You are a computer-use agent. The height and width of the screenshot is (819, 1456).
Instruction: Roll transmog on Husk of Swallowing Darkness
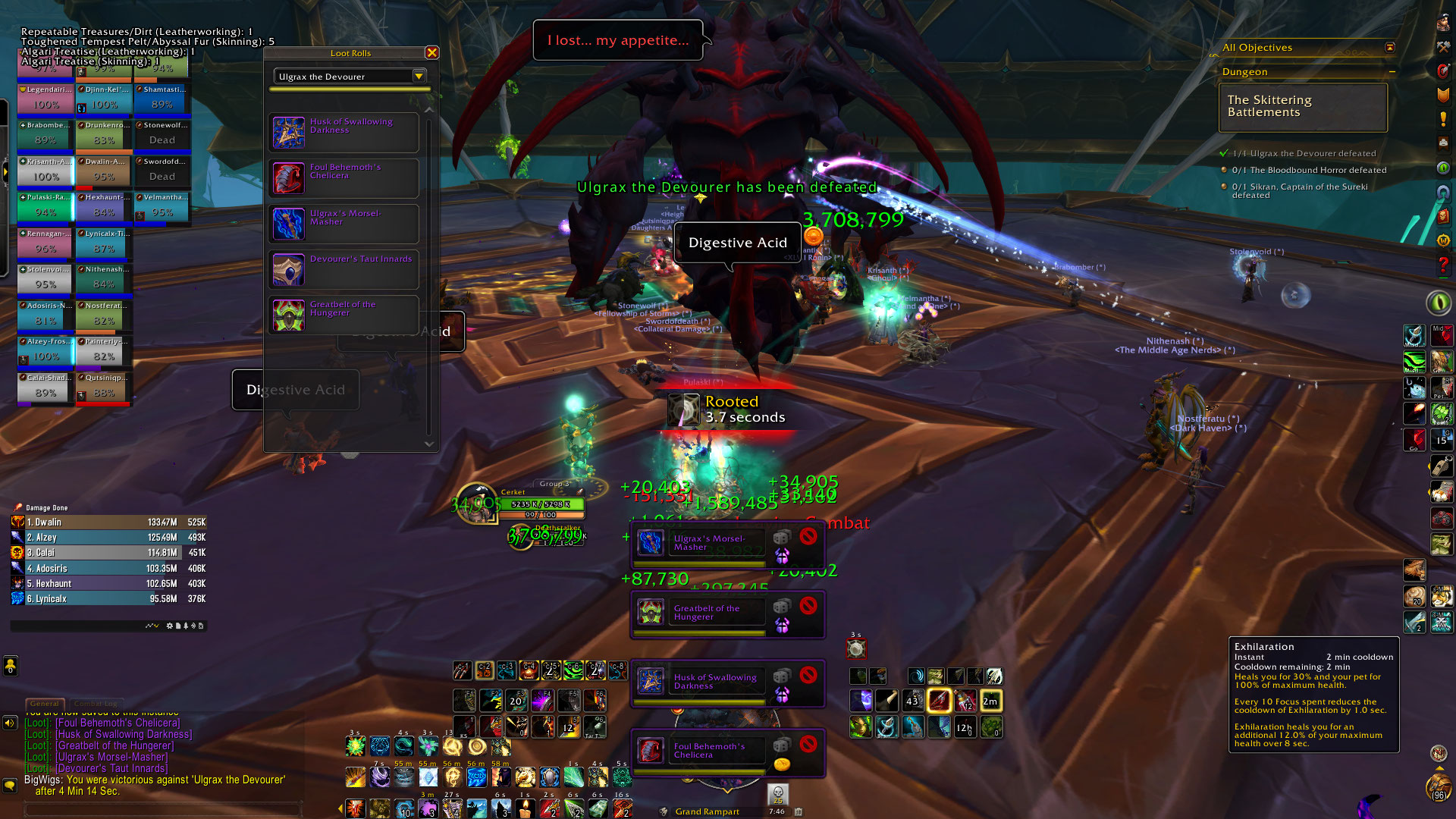click(781, 693)
